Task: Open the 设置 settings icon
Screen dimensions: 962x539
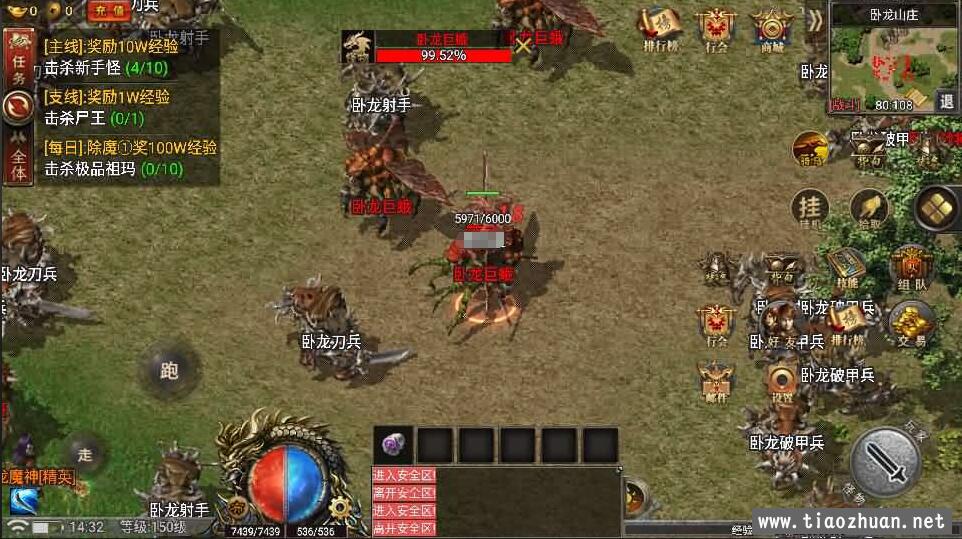Action: click(782, 383)
